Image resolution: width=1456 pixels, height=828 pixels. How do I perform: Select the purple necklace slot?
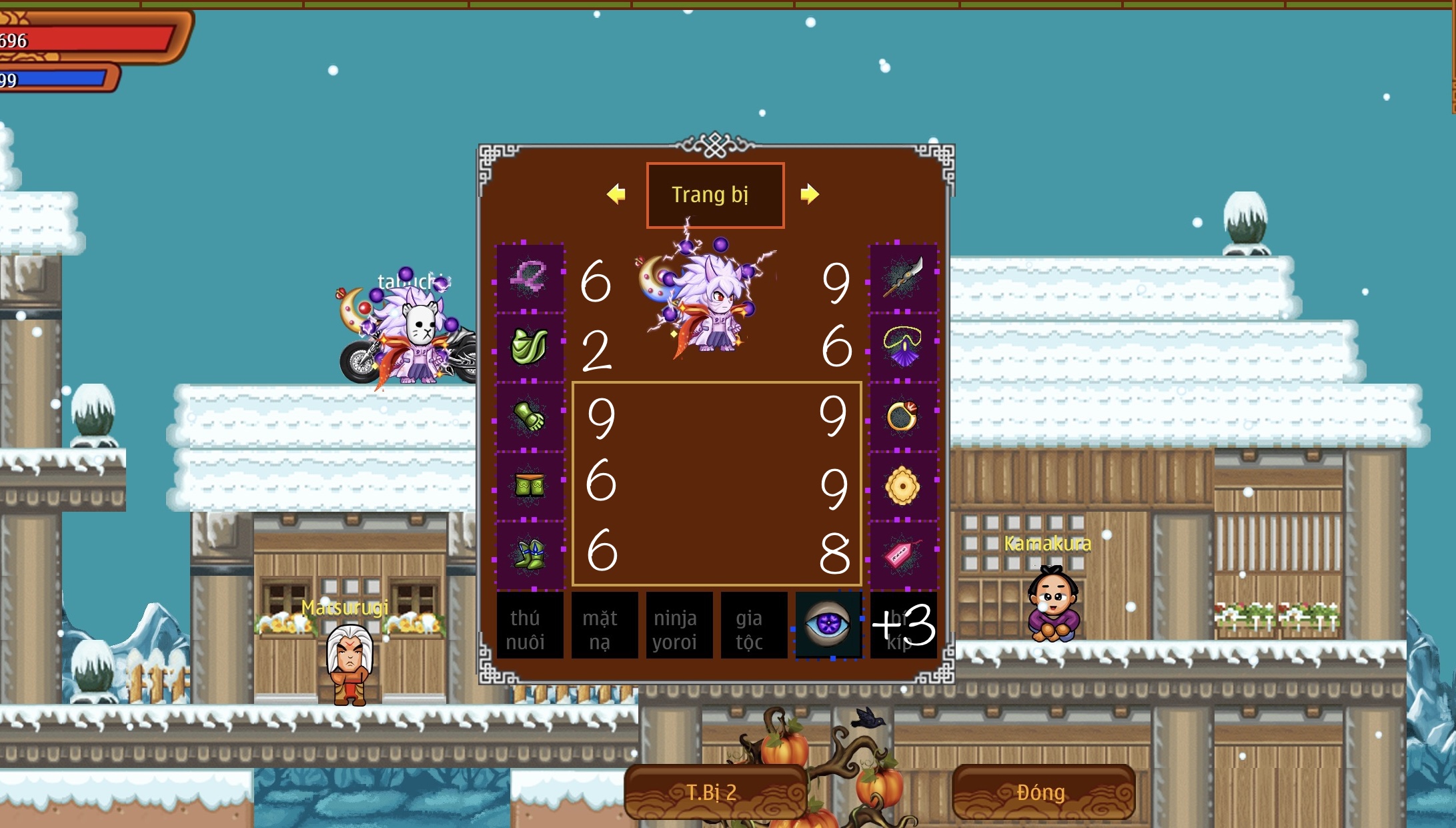coord(903,347)
